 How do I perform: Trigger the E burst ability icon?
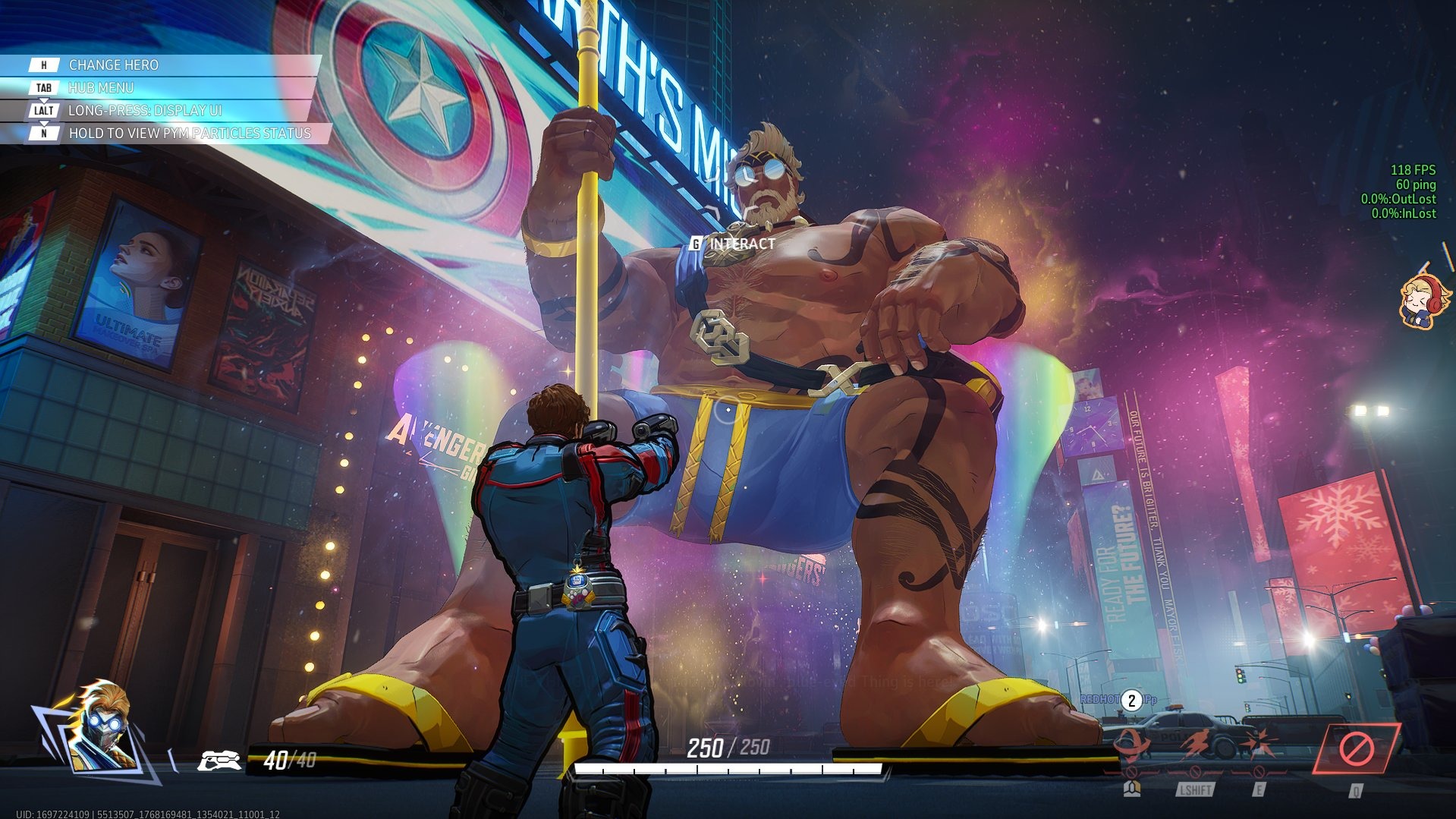tap(1259, 746)
